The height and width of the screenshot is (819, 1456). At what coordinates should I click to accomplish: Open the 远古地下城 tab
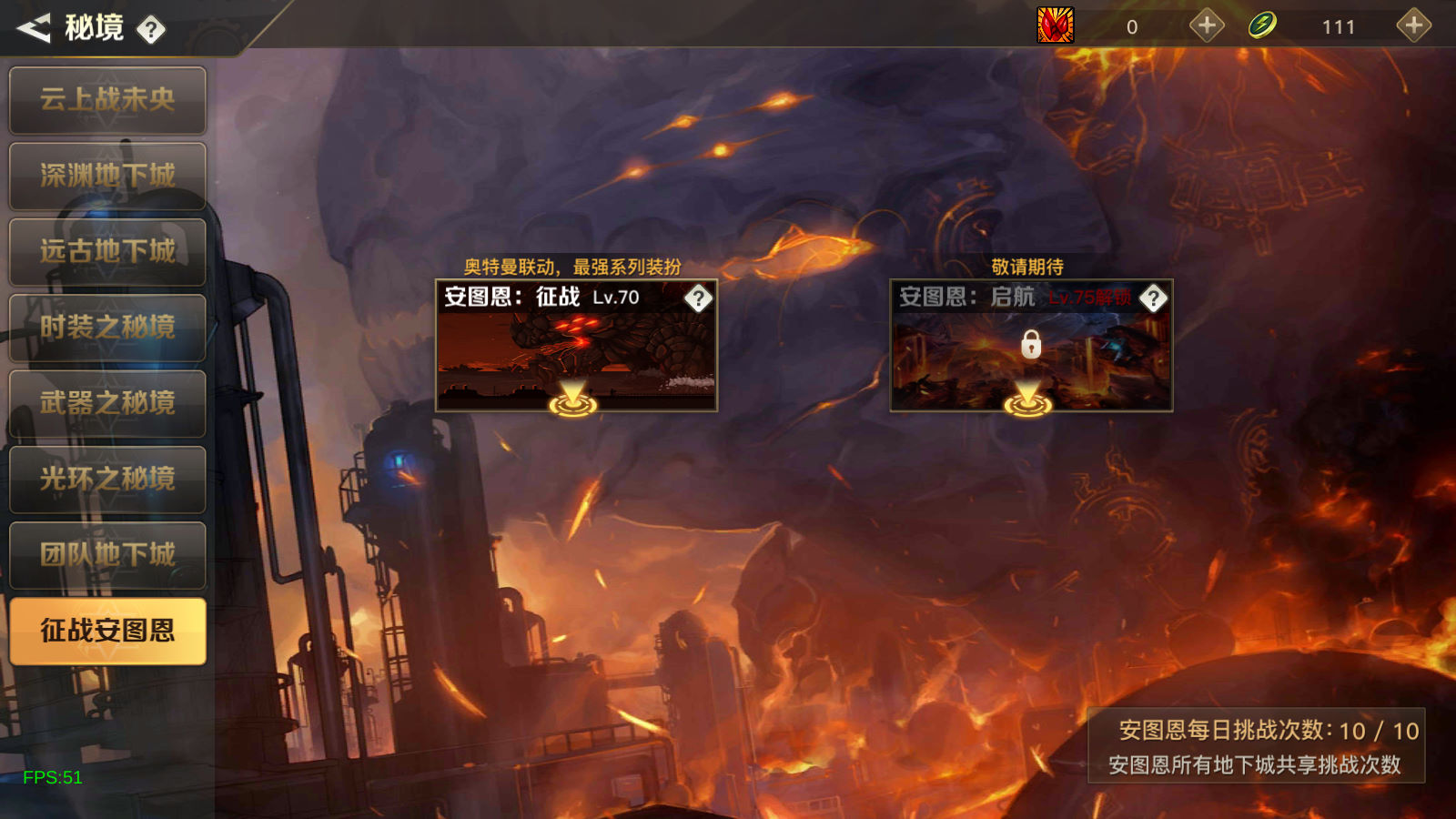coord(107,251)
